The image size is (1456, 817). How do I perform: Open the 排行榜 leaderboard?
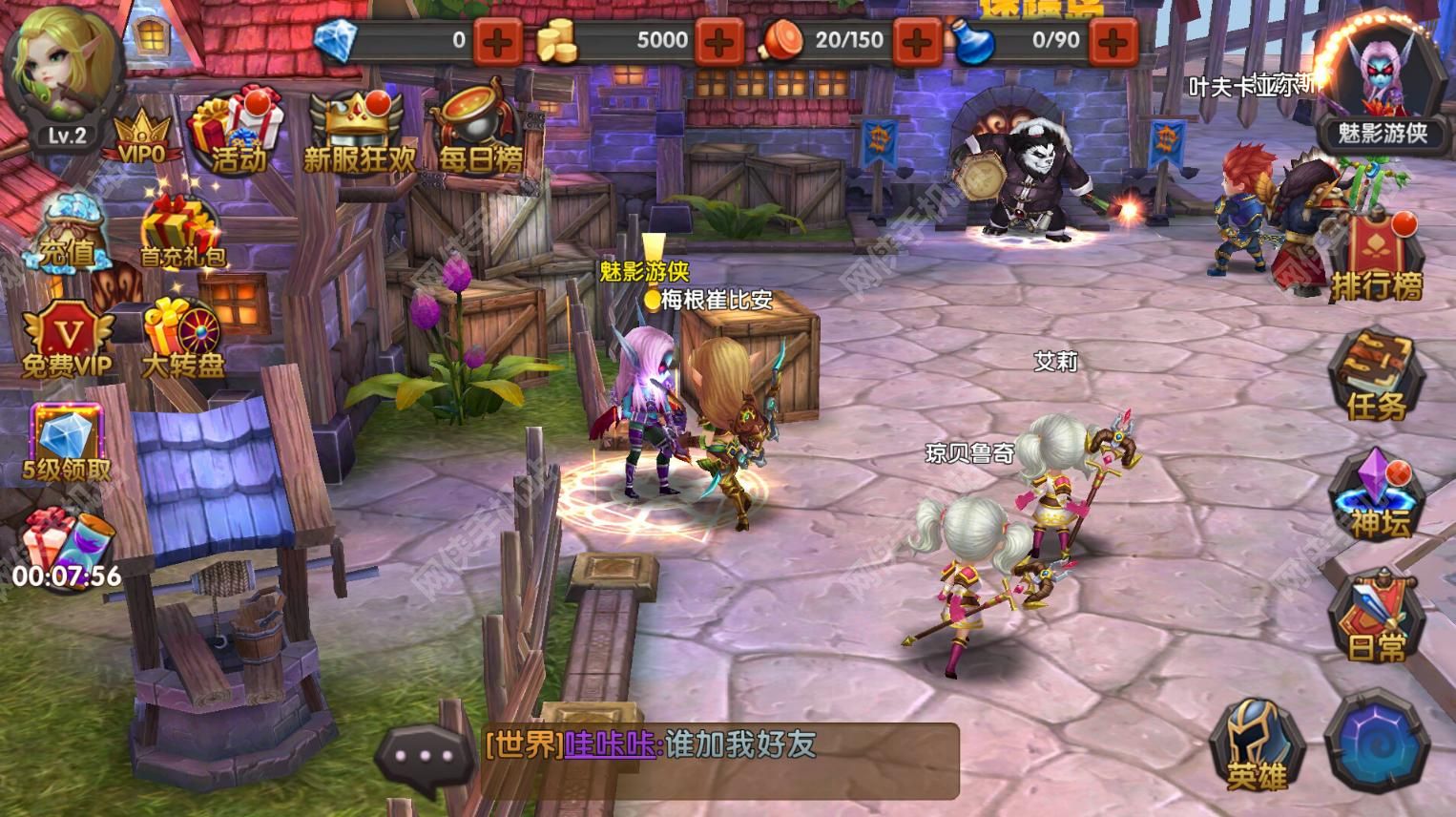tap(1375, 258)
